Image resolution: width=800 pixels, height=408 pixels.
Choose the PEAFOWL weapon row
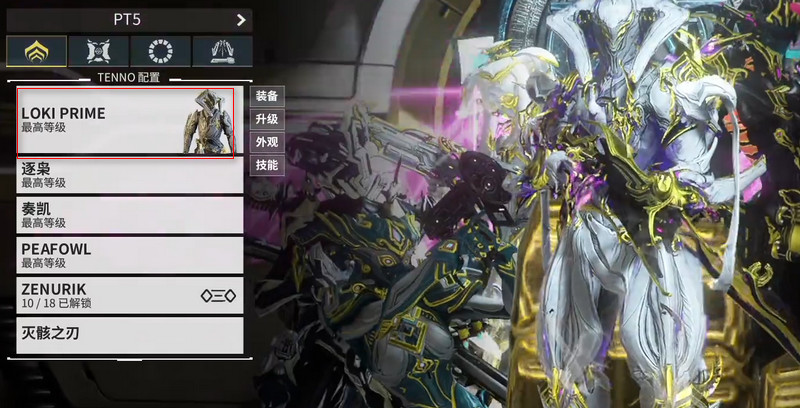click(130, 255)
